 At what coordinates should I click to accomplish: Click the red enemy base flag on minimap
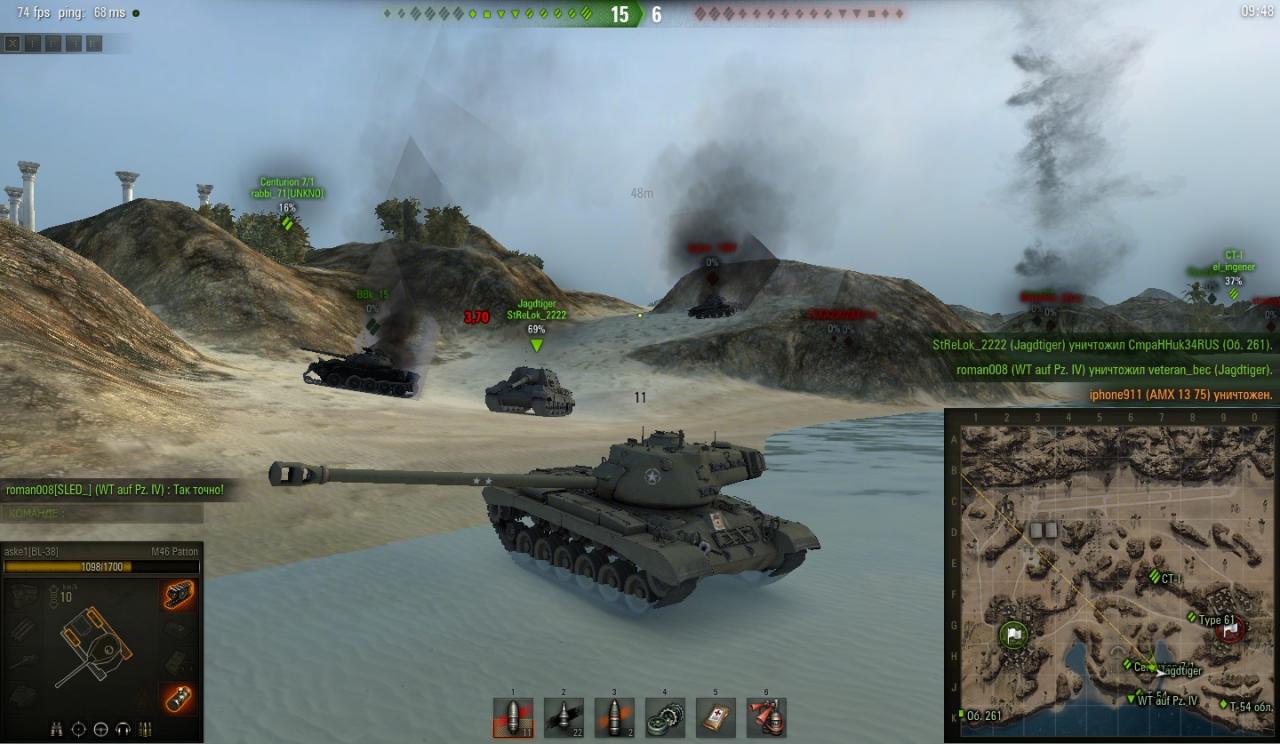pyautogui.click(x=1230, y=628)
